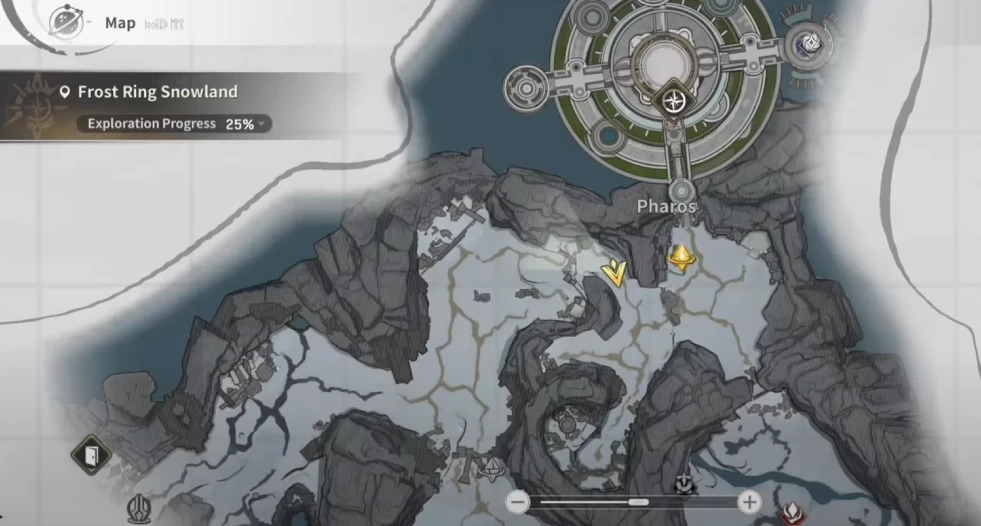Click the map zoom slider handle
This screenshot has height=526, width=981.
[x=637, y=502]
